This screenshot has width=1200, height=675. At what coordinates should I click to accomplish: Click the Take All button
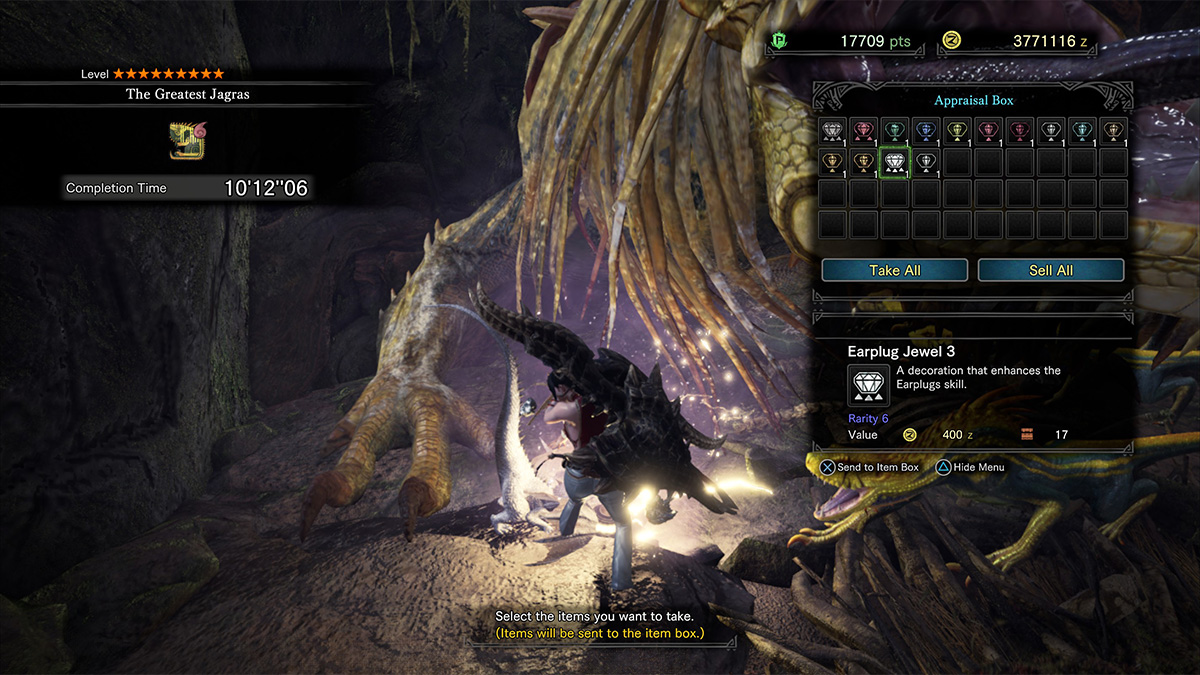pos(894,270)
